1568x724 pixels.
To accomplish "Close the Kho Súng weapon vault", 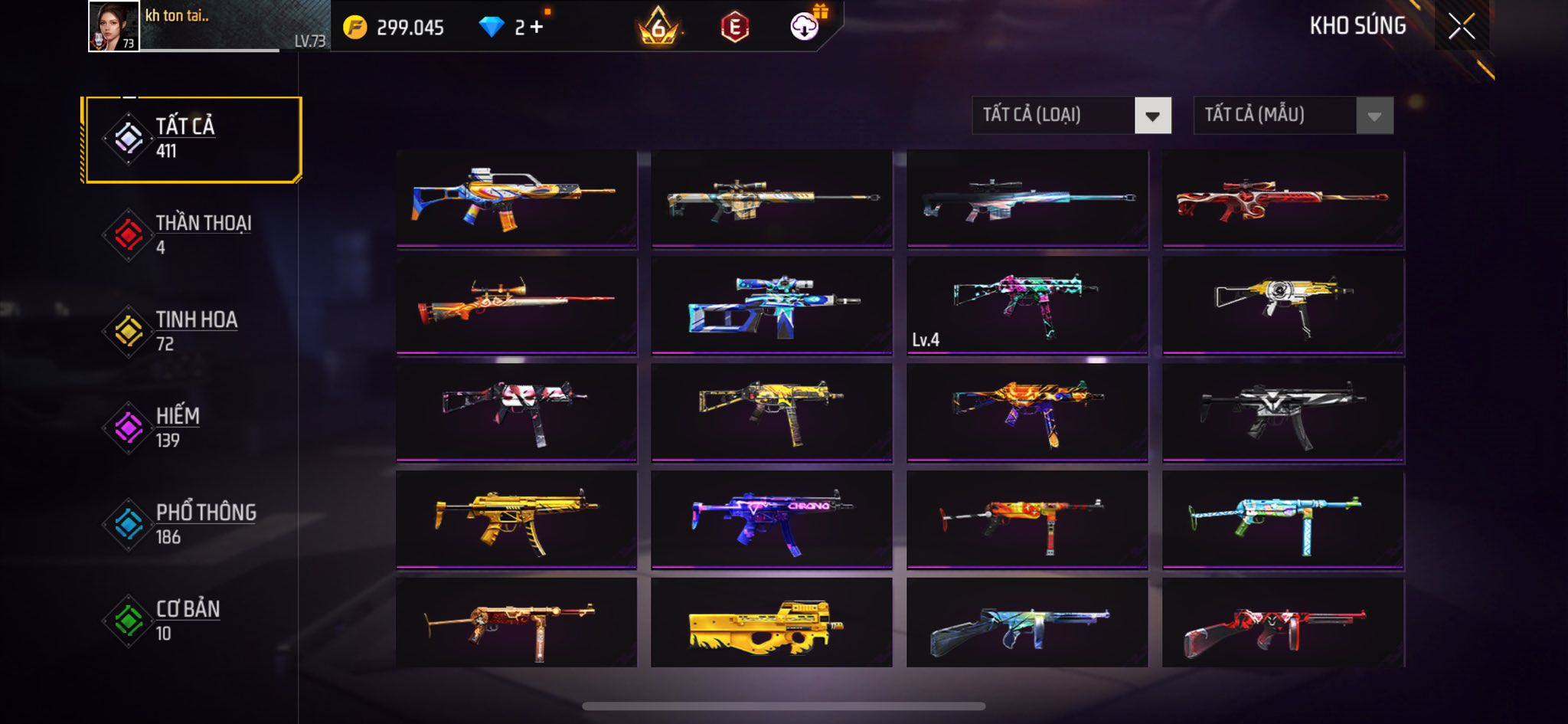I will (x=1461, y=27).
